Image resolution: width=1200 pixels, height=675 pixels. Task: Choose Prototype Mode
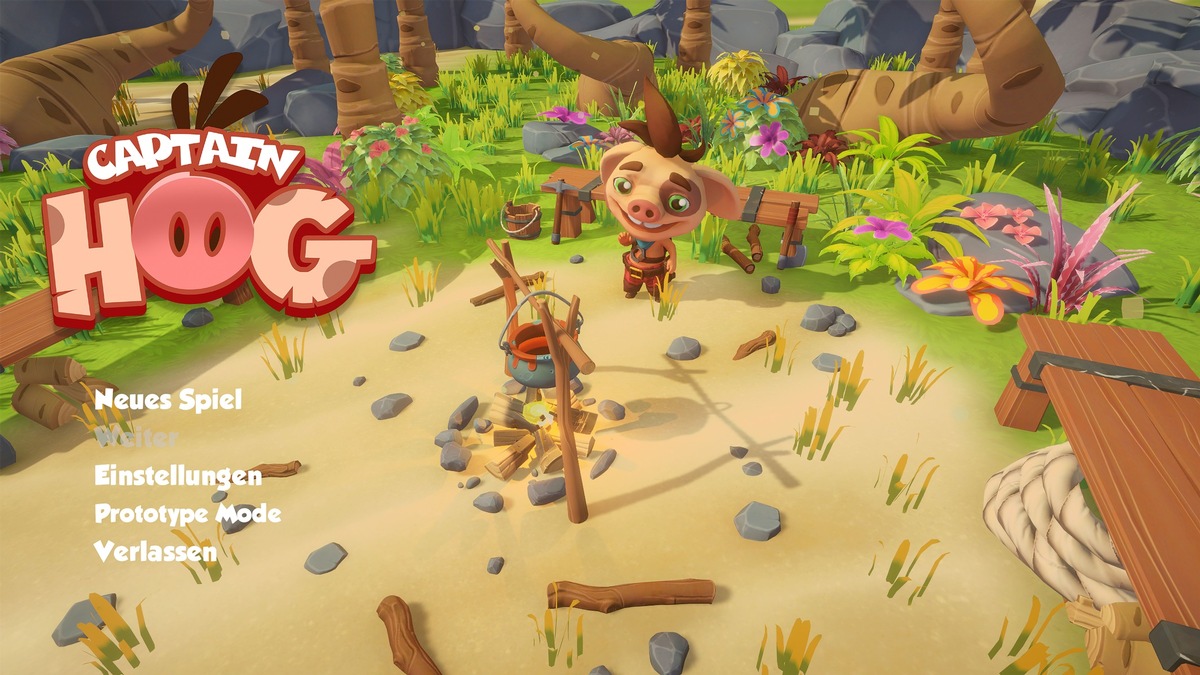tap(187, 514)
